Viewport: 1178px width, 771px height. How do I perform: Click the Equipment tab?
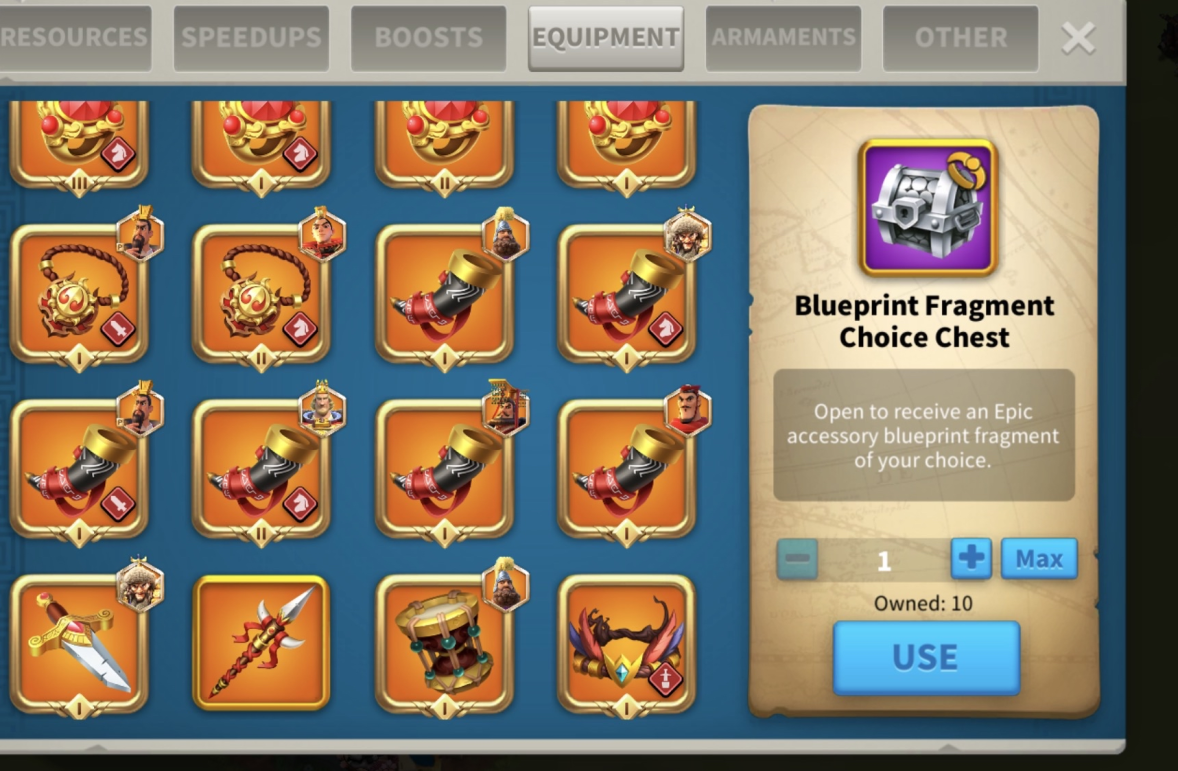pyautogui.click(x=606, y=38)
